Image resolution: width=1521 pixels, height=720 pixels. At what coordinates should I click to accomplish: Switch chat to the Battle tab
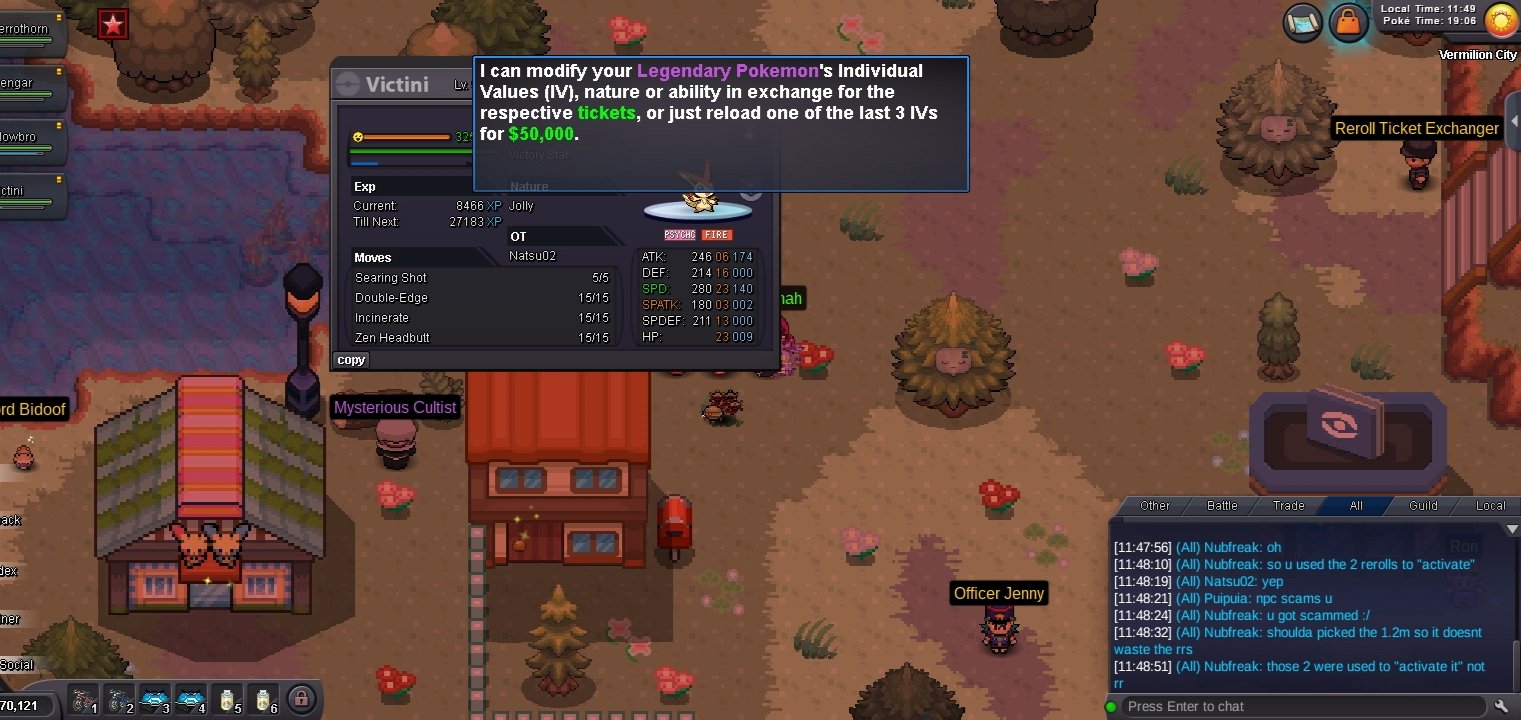[x=1222, y=506]
